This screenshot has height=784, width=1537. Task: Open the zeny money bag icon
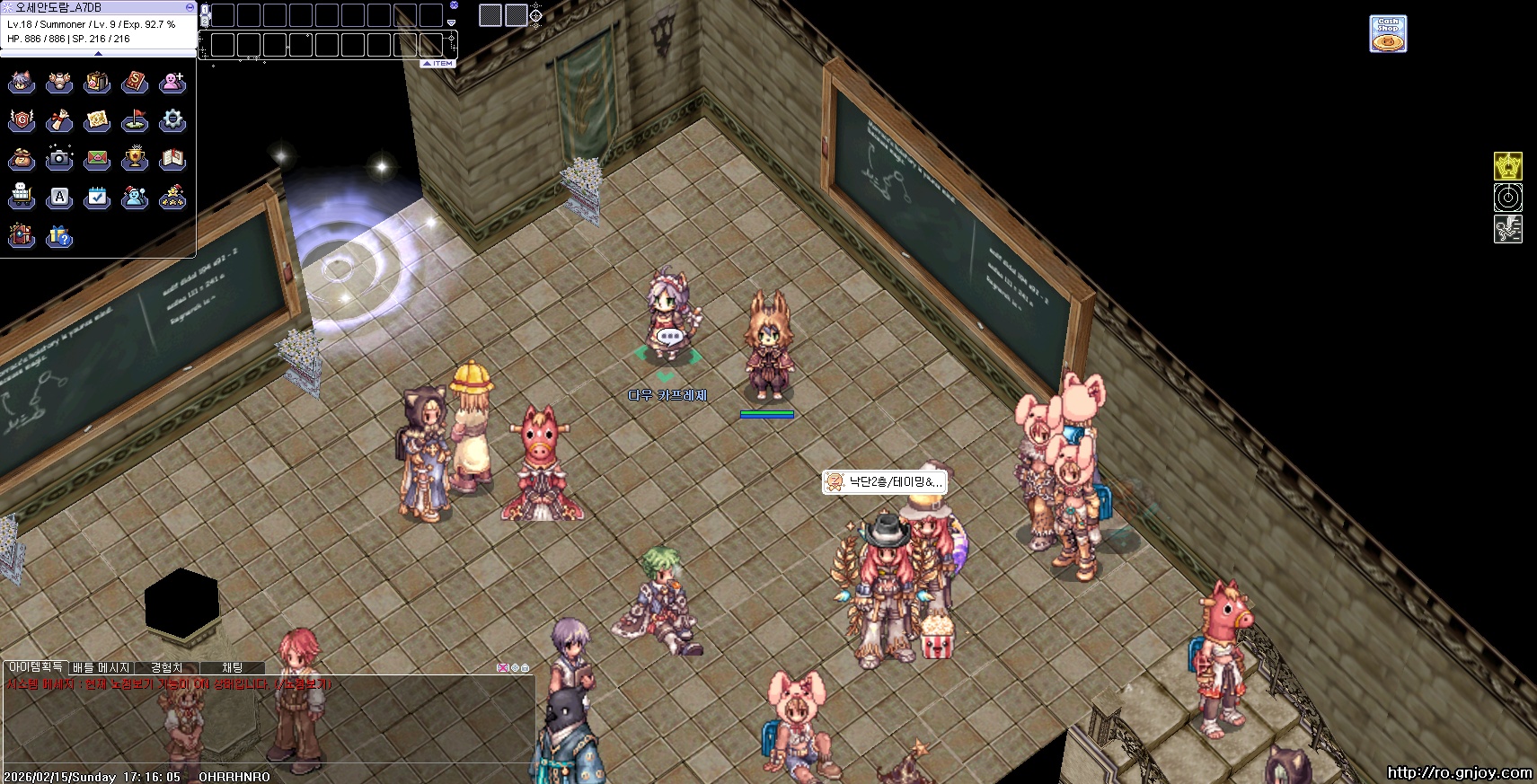[x=22, y=159]
